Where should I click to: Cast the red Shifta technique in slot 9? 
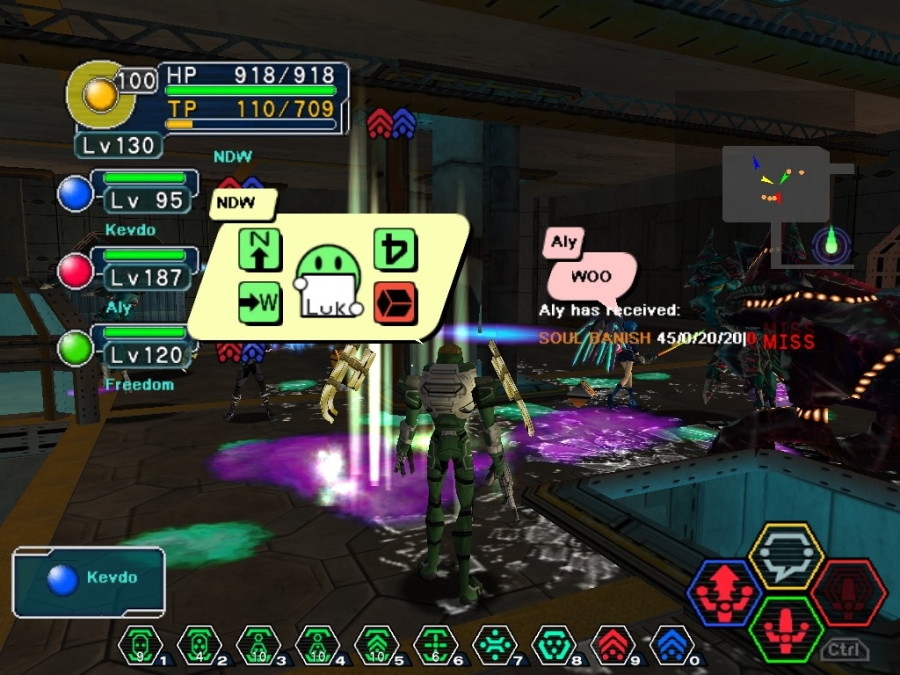[x=612, y=645]
